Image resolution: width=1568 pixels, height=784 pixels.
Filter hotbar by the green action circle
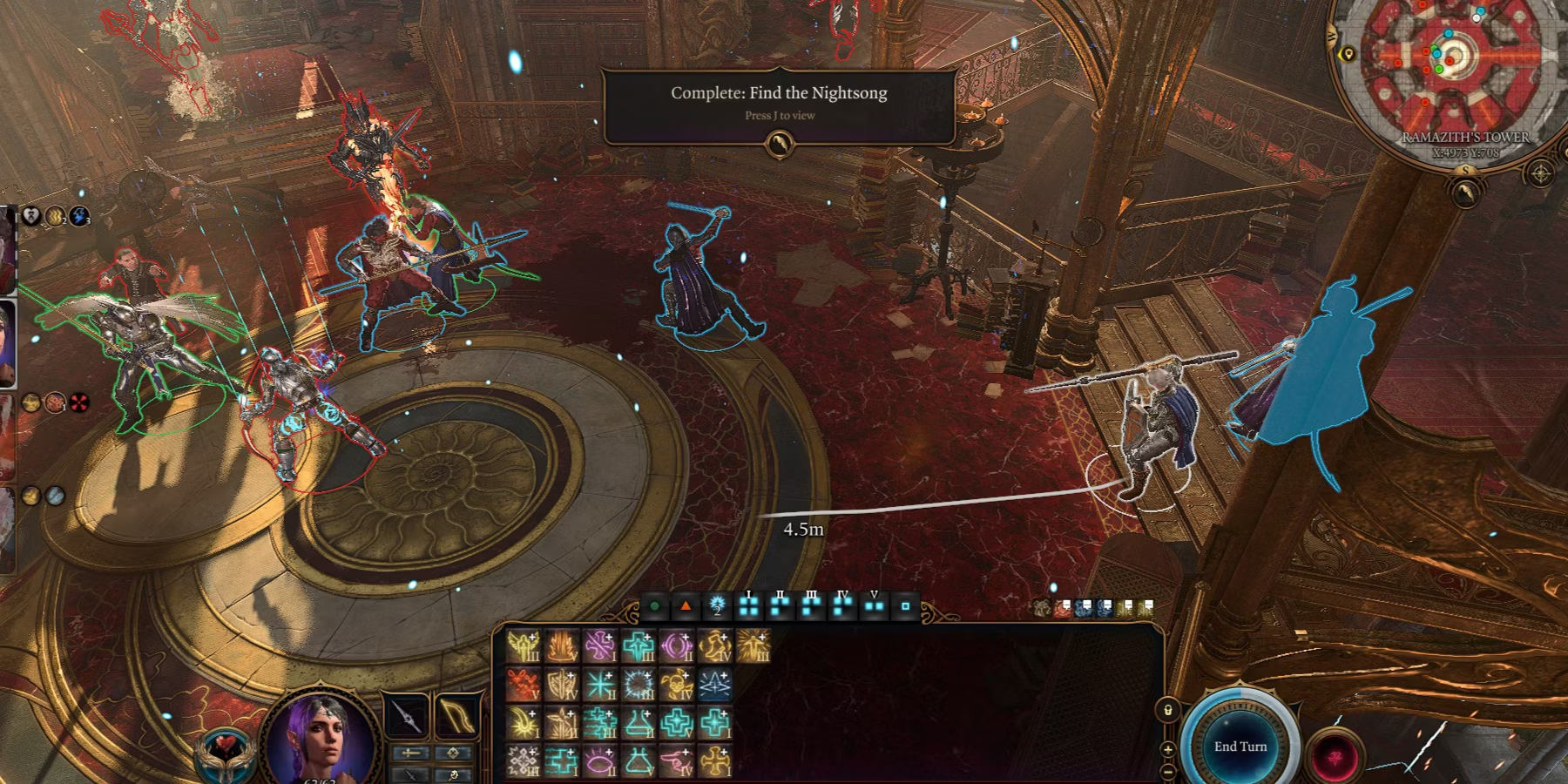point(655,606)
